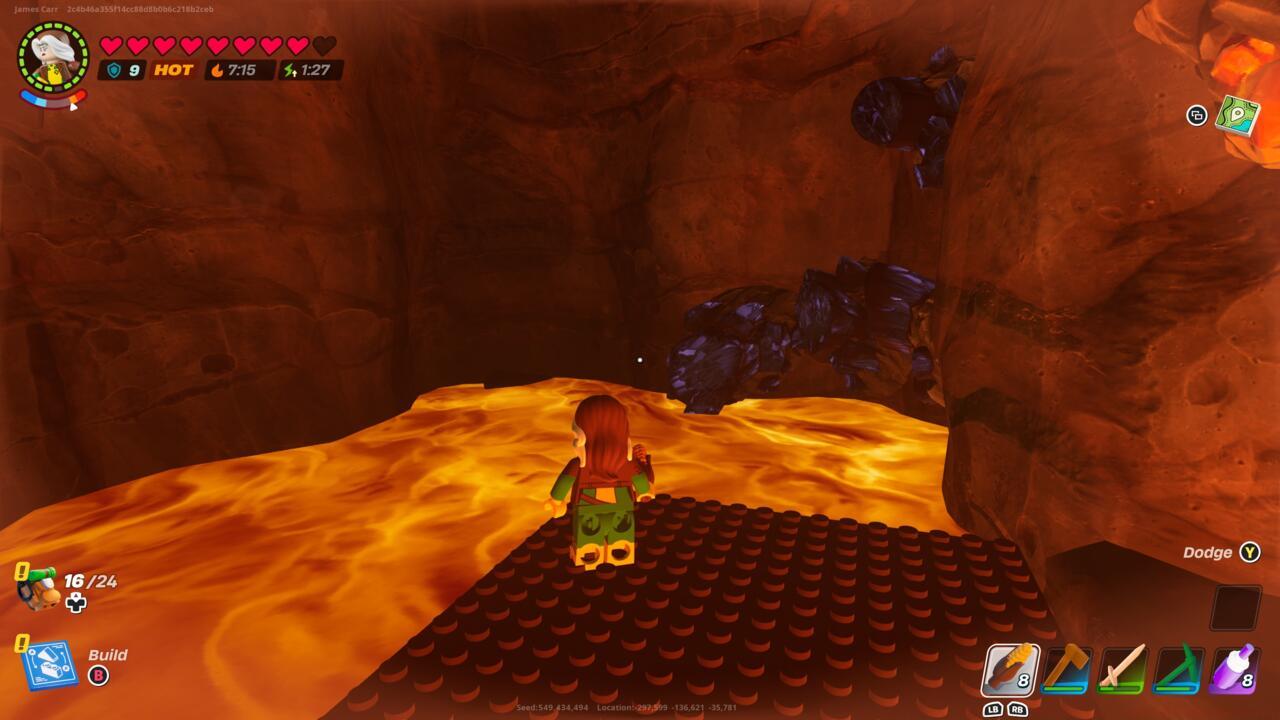1280x720 pixels.
Task: Click the expand-map squares icon above the minimap
Action: click(1196, 116)
